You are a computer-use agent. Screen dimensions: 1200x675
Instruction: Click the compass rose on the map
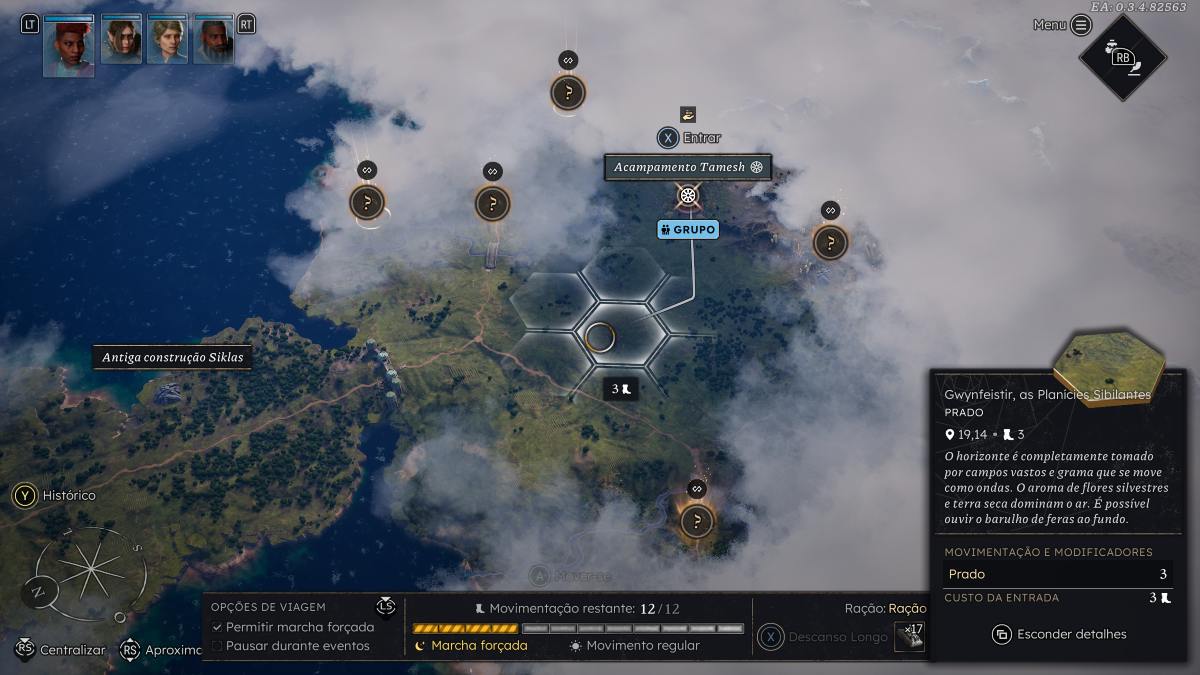click(x=90, y=572)
